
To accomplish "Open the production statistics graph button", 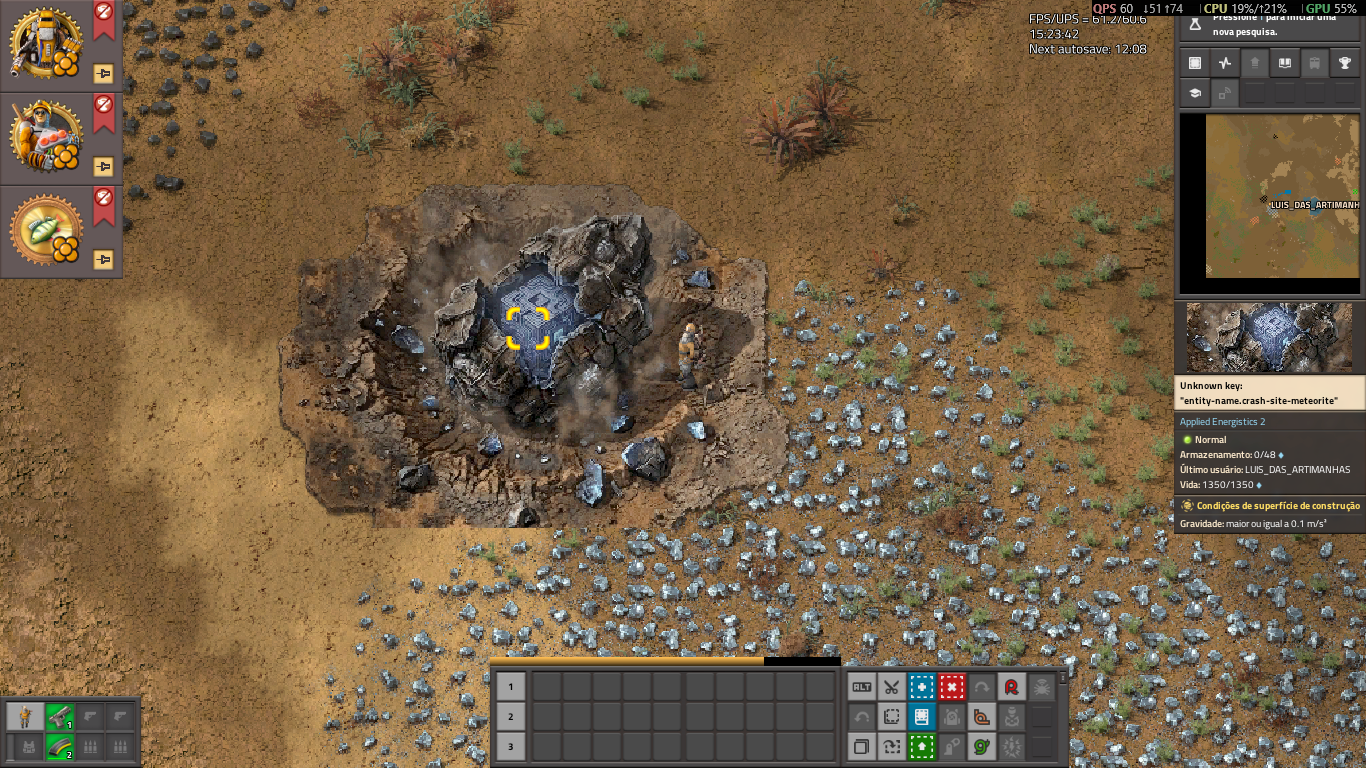I will click(x=1225, y=63).
